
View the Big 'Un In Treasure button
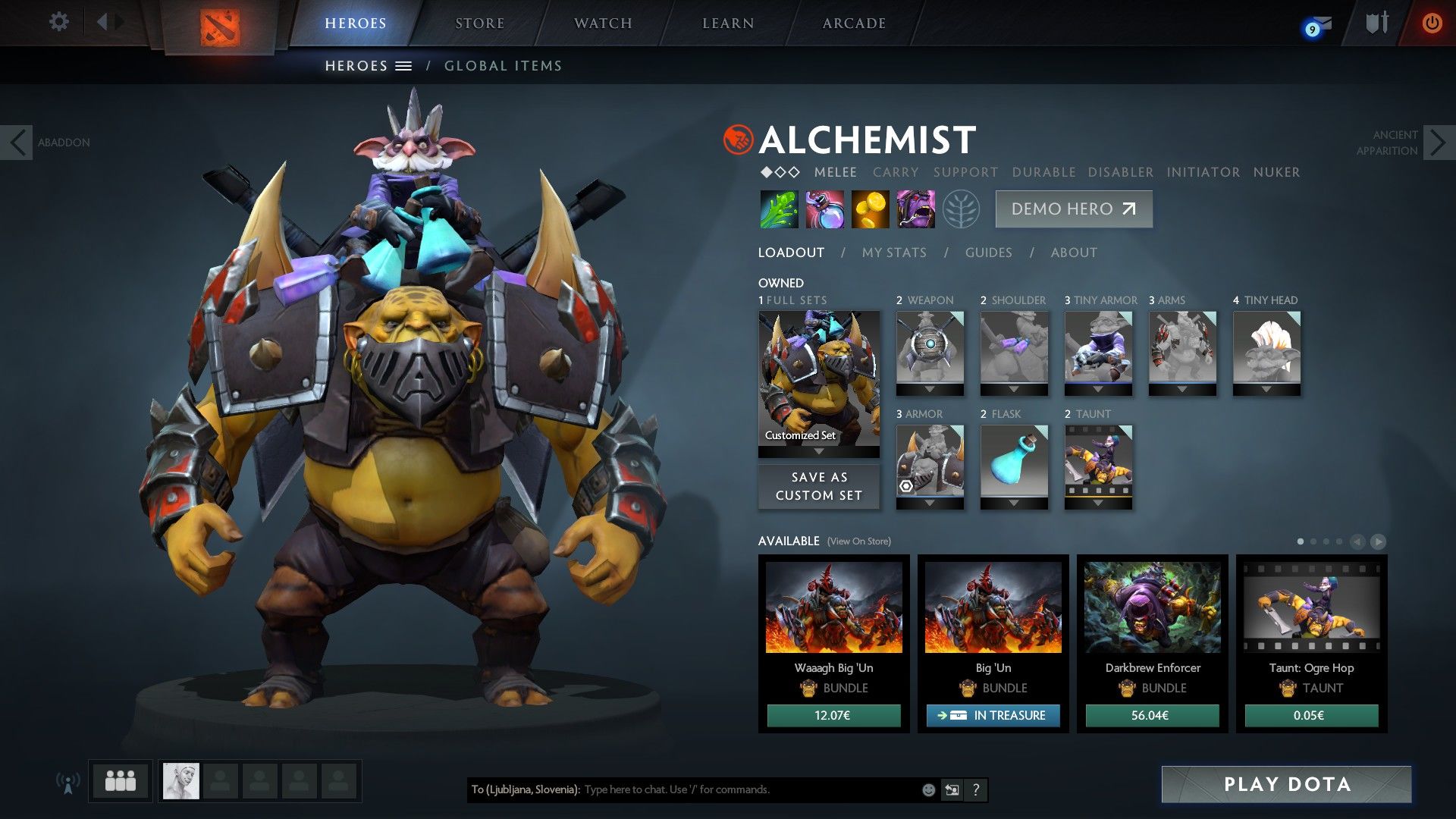993,715
